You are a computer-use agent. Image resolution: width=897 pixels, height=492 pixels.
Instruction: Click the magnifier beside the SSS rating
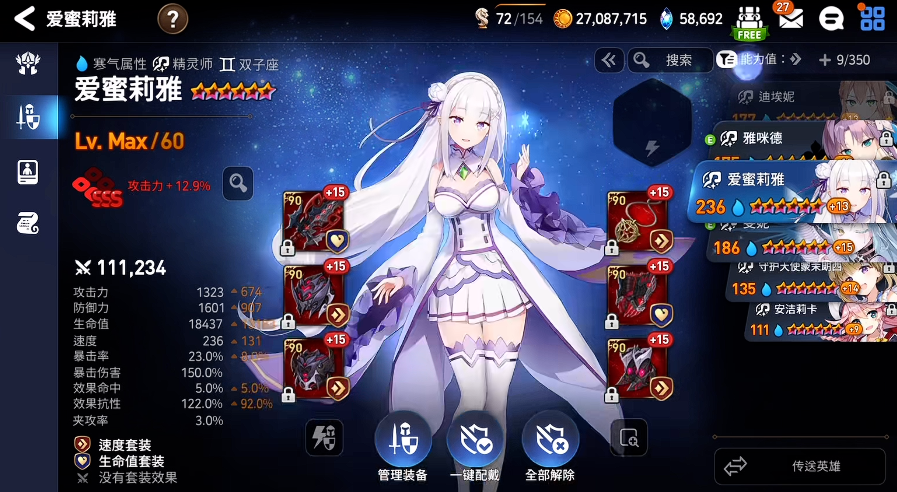(x=238, y=182)
